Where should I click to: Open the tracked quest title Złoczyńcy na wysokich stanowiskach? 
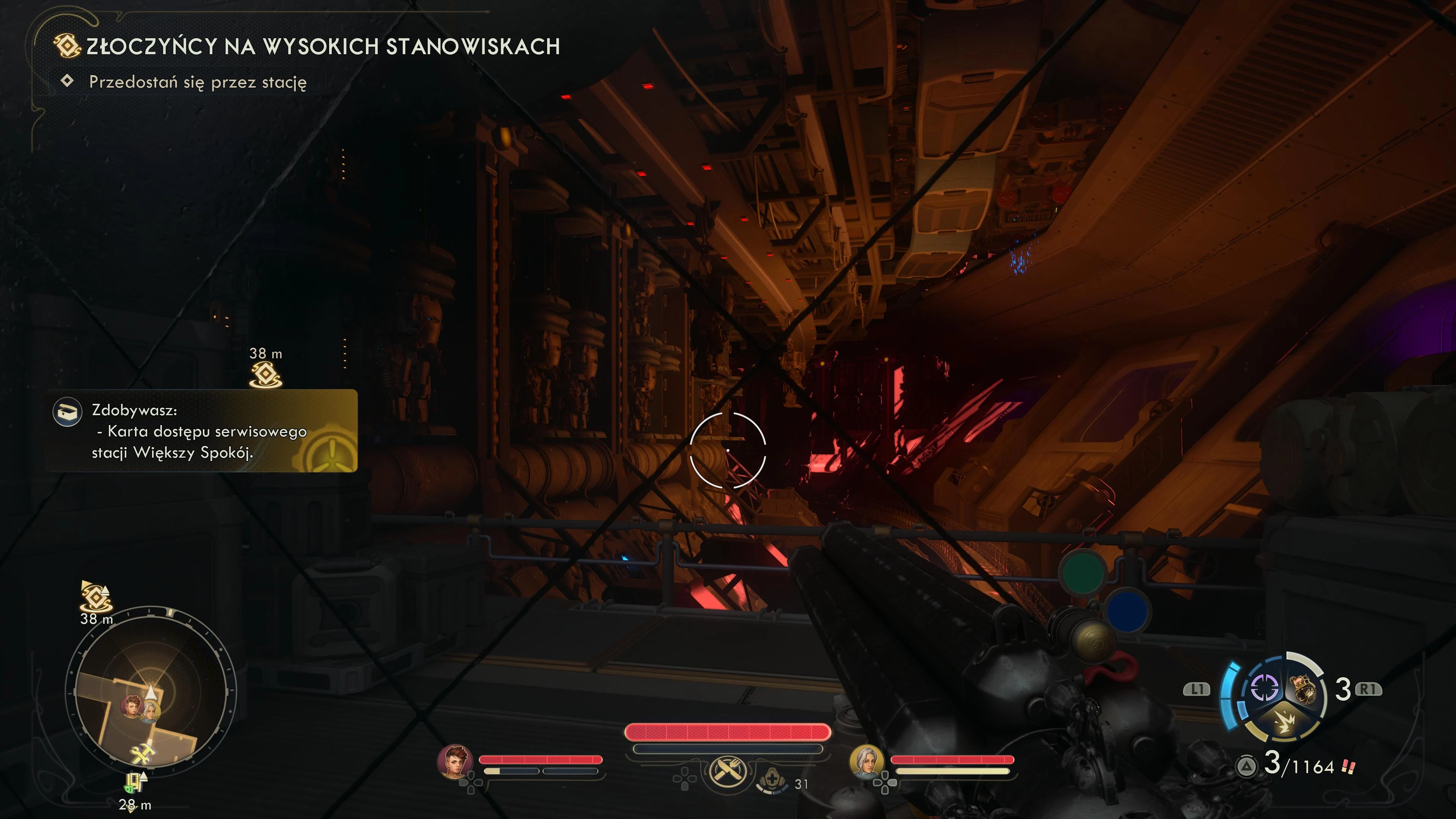pos(323,46)
